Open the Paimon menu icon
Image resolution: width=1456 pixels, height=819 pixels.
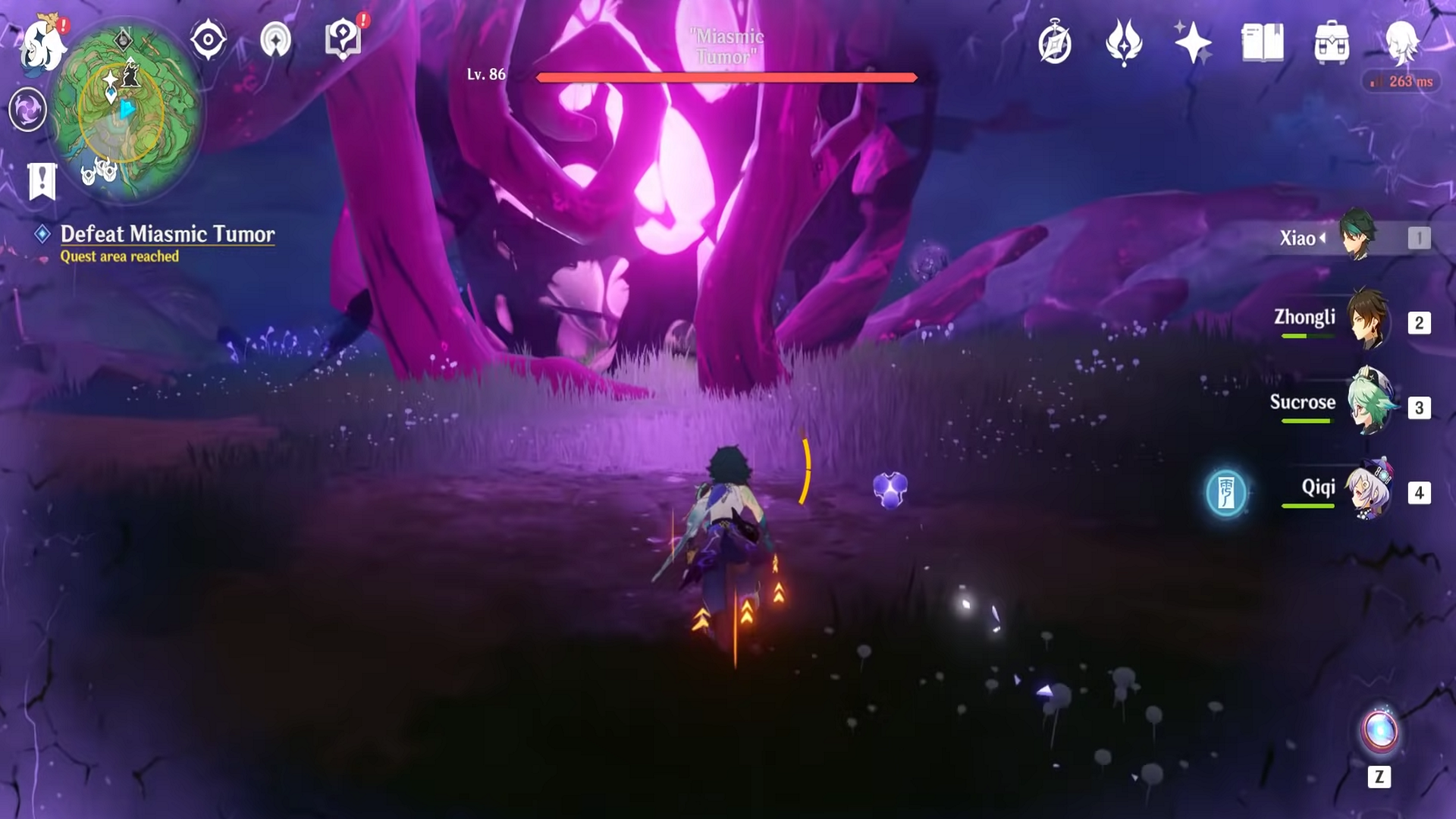pos(43,44)
